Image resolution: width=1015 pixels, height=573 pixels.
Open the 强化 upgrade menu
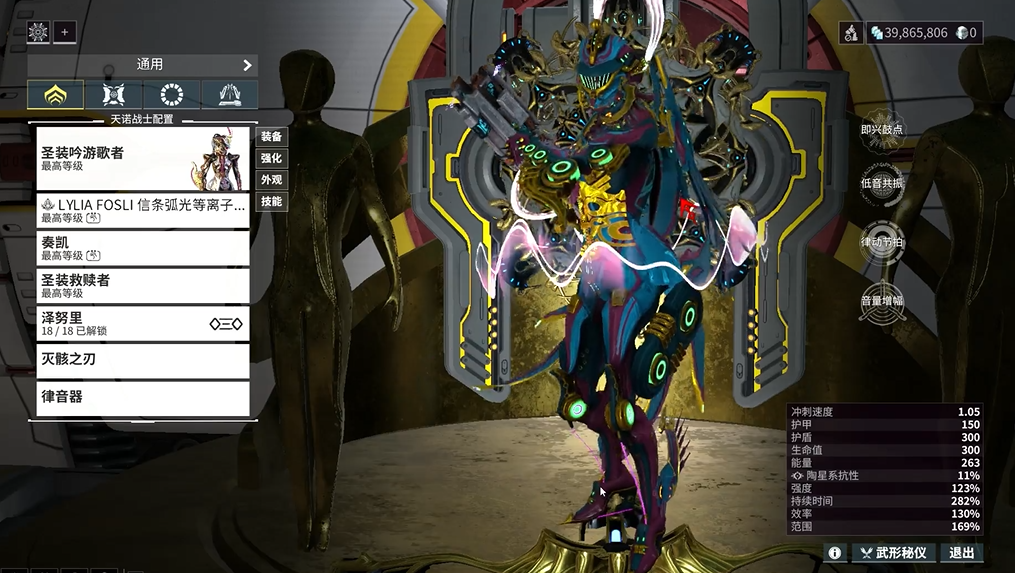pos(271,158)
